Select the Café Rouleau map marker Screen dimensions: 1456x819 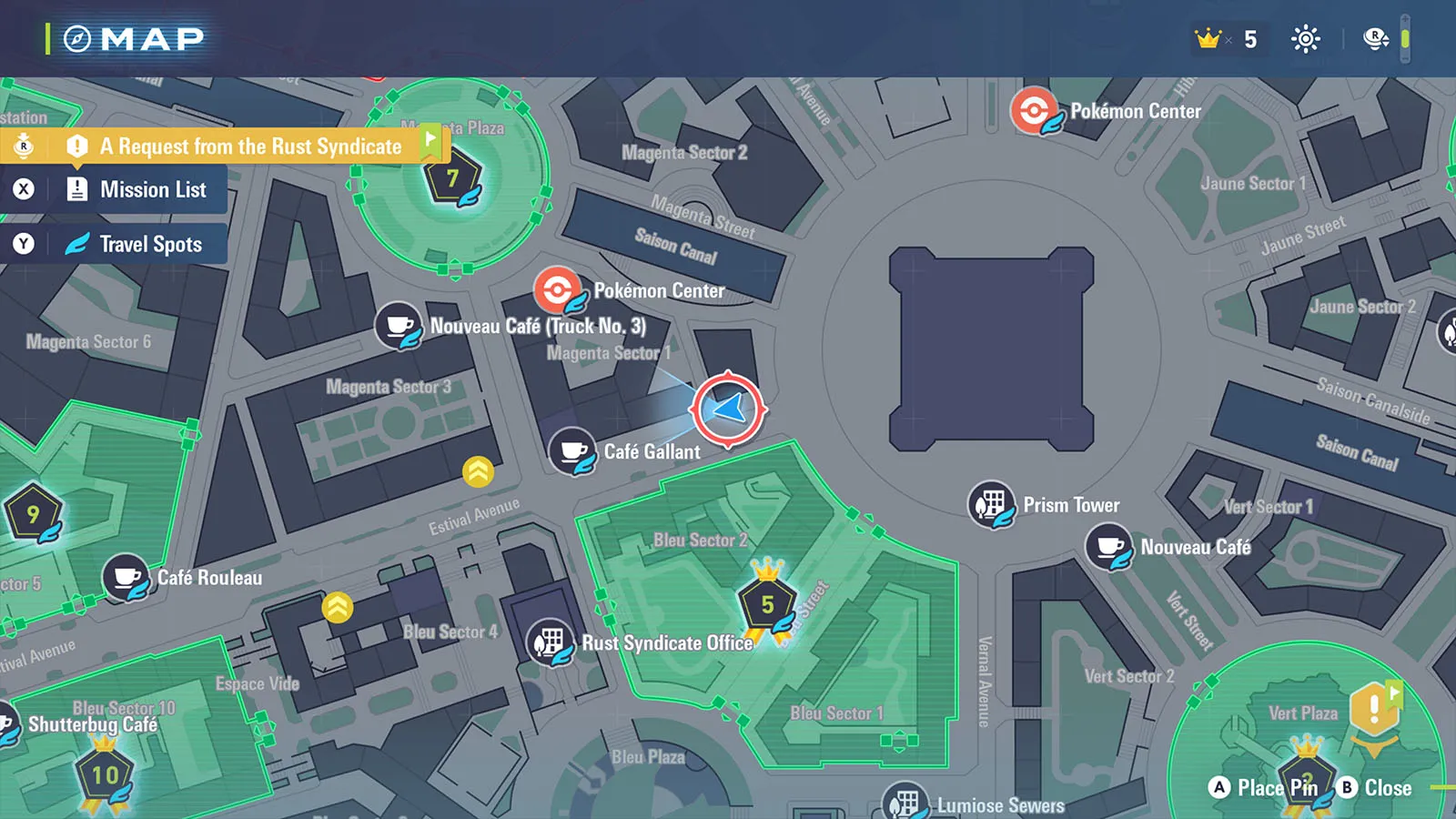click(x=126, y=578)
